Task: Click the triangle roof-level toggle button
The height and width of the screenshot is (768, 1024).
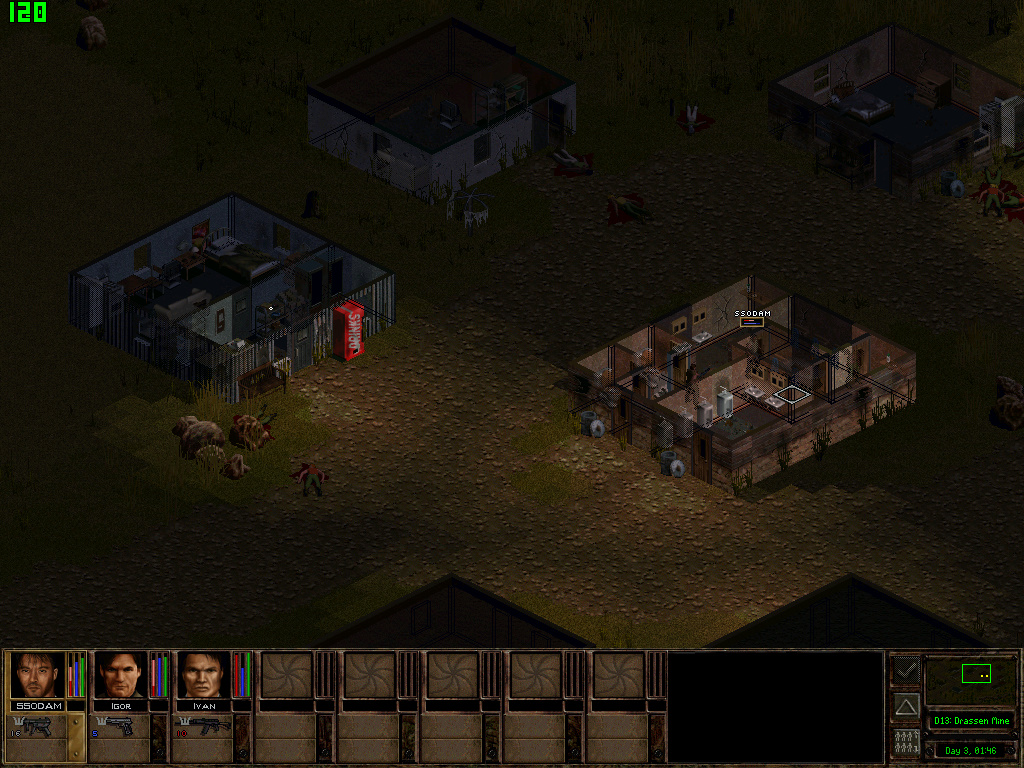Action: pos(906,707)
